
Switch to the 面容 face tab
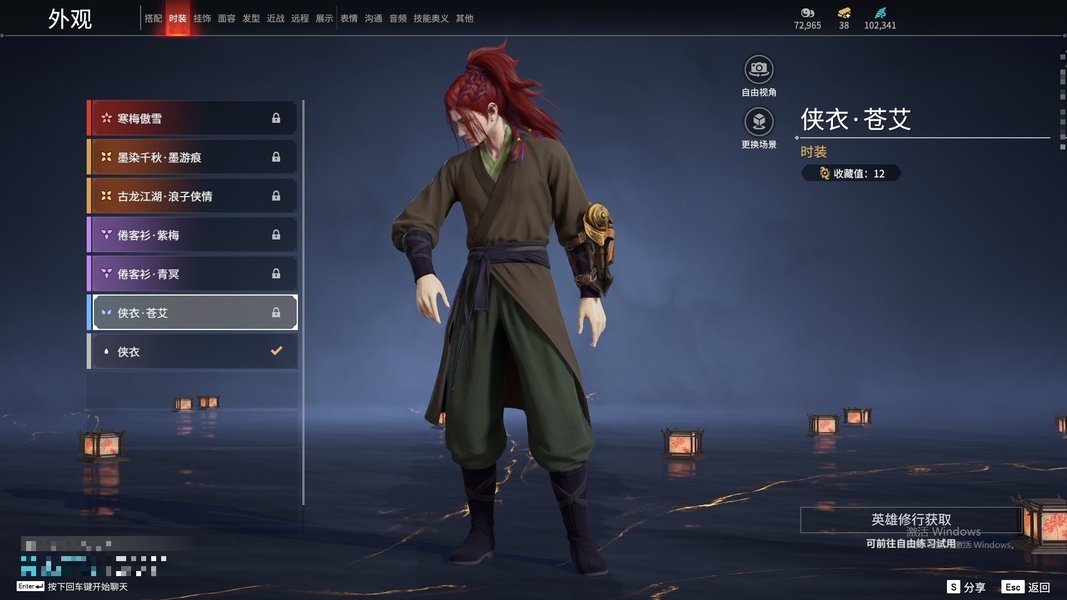point(227,18)
